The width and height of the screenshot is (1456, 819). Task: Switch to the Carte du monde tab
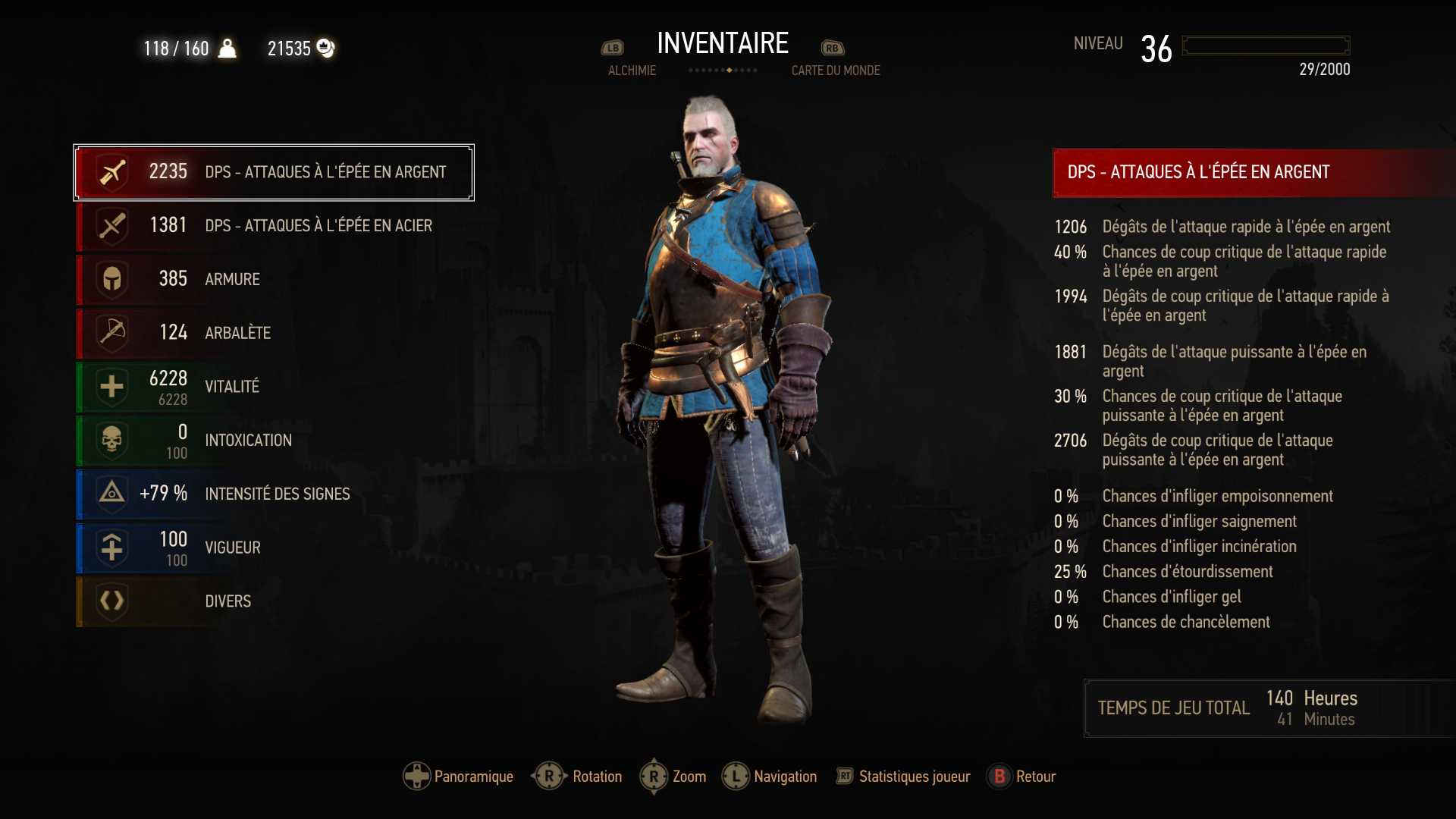pos(836,71)
